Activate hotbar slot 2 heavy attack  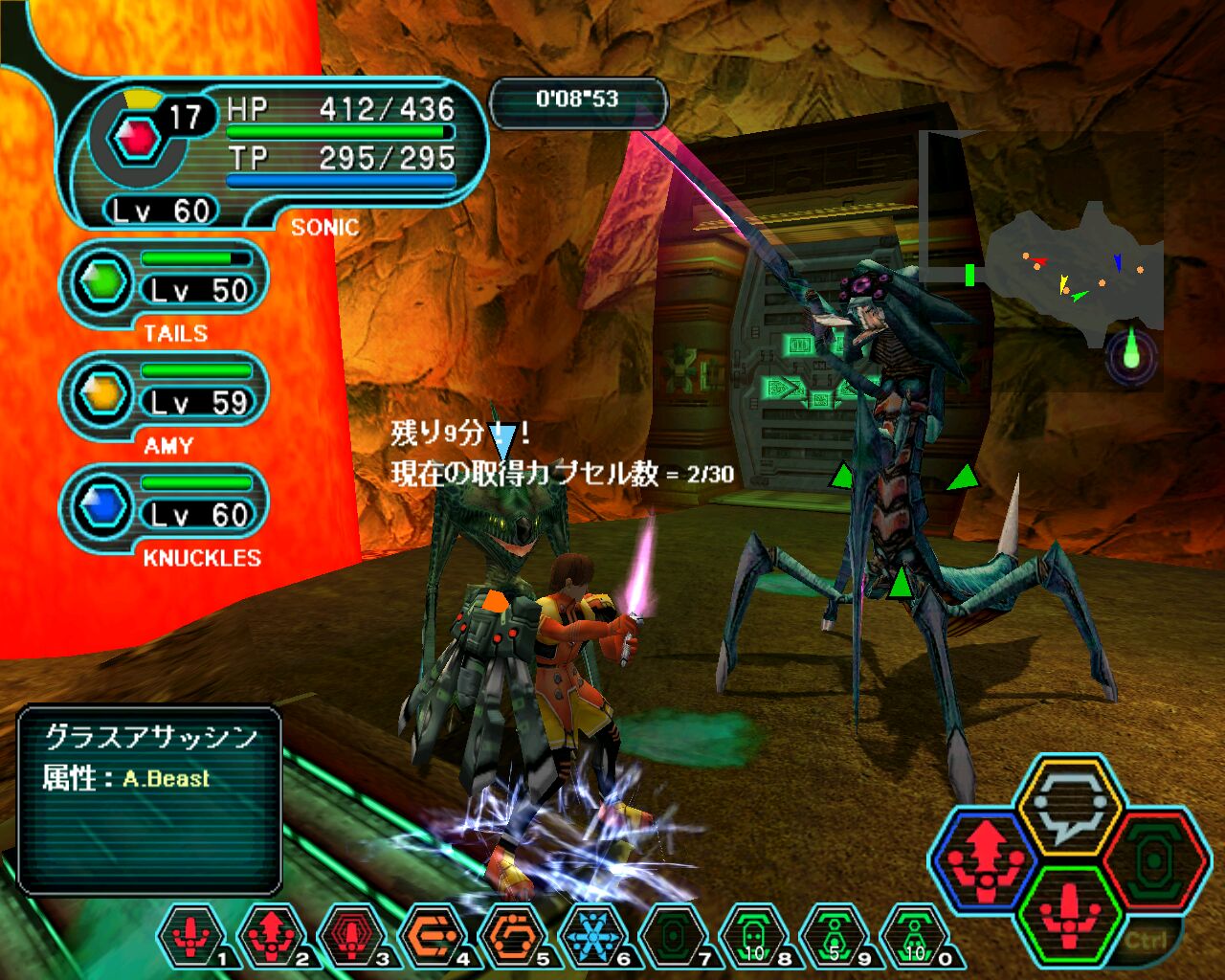click(x=272, y=936)
